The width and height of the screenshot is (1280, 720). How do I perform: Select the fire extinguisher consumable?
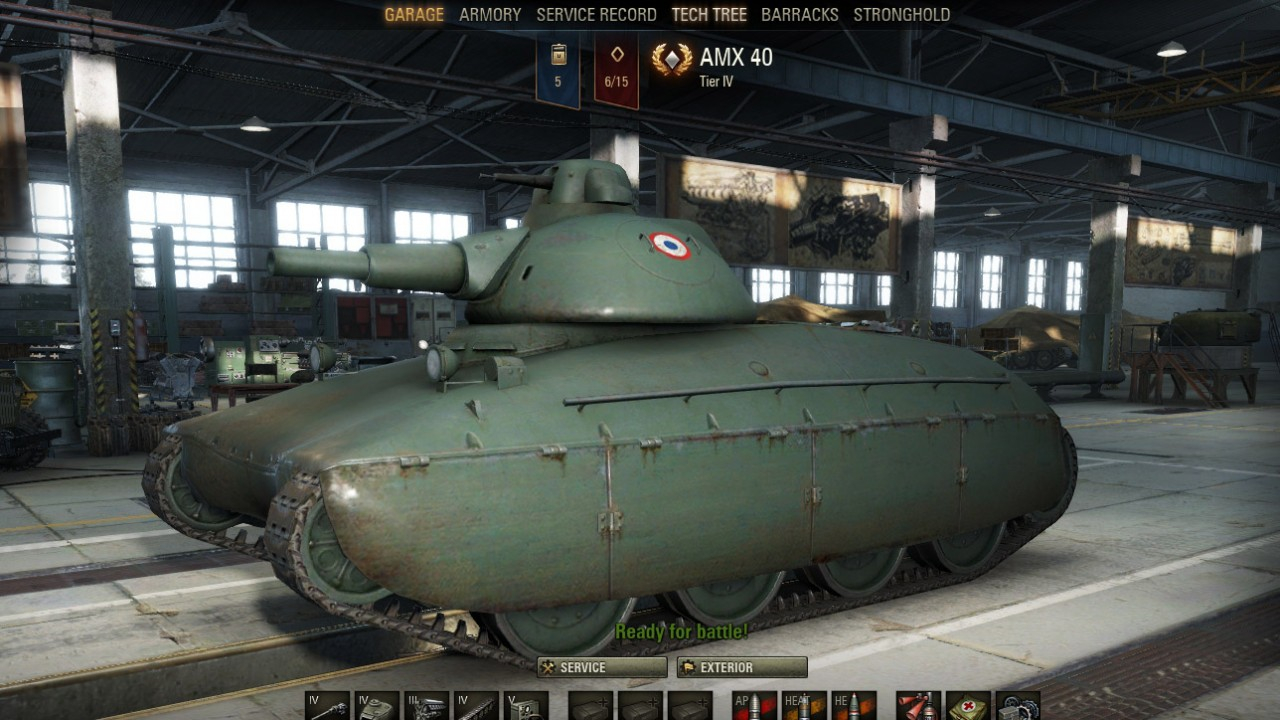click(x=918, y=706)
